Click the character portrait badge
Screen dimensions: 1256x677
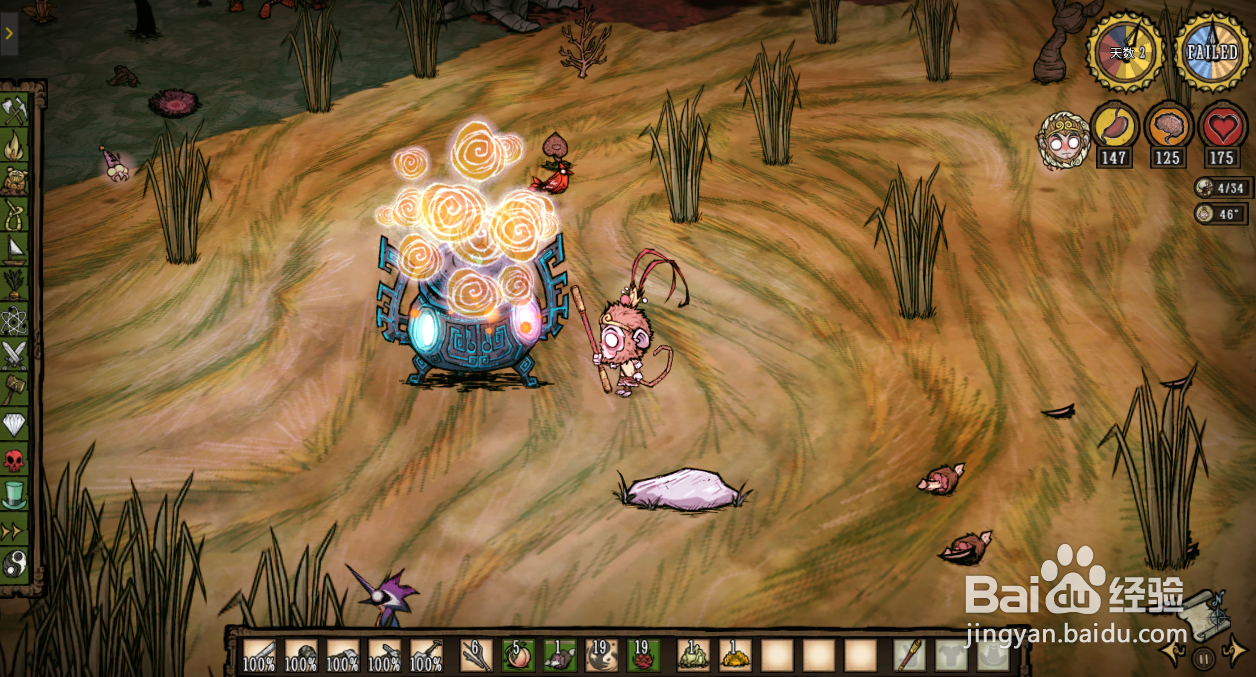click(x=1062, y=141)
